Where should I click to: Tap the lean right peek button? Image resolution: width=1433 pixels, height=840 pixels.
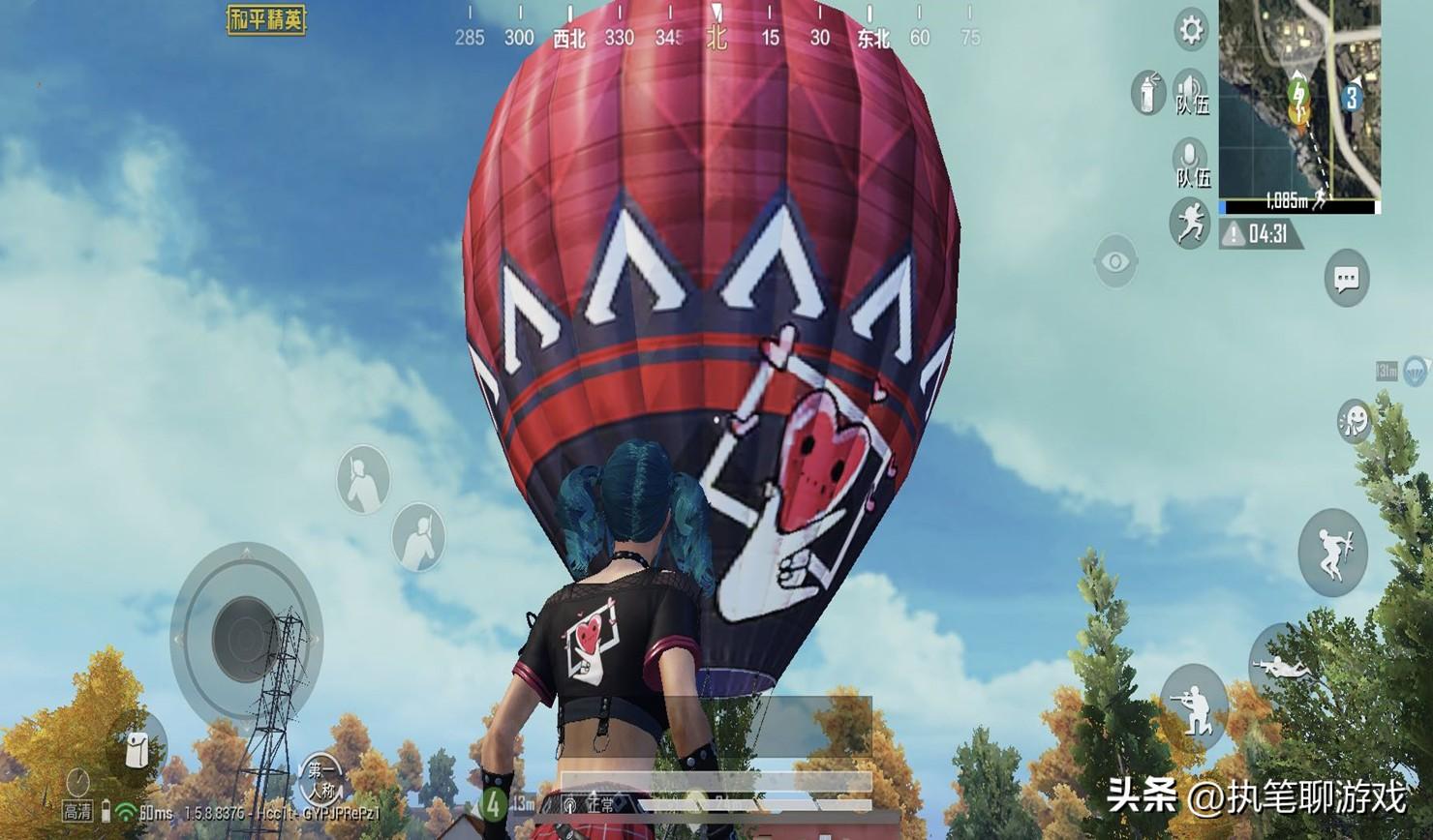(x=418, y=538)
